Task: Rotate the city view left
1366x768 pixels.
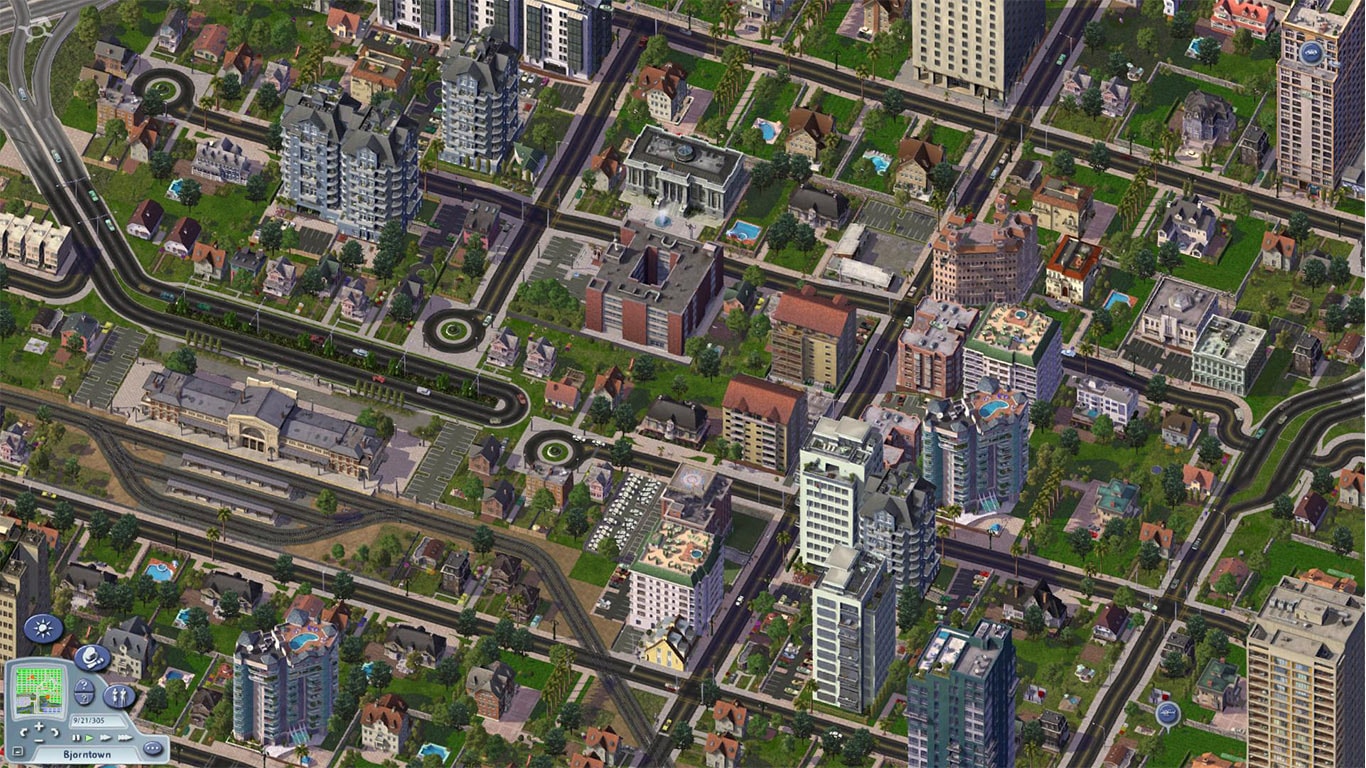Action: 24,733
